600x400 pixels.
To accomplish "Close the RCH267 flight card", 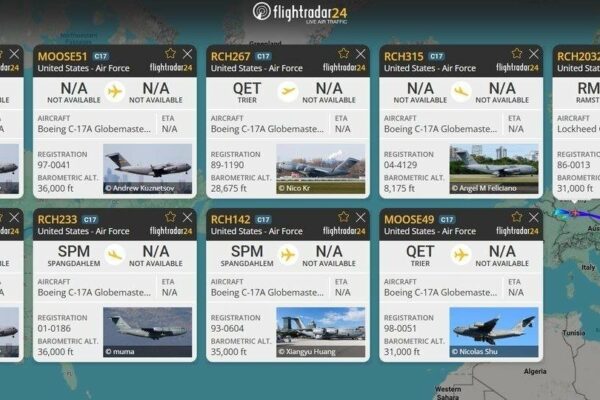I will point(360,53).
